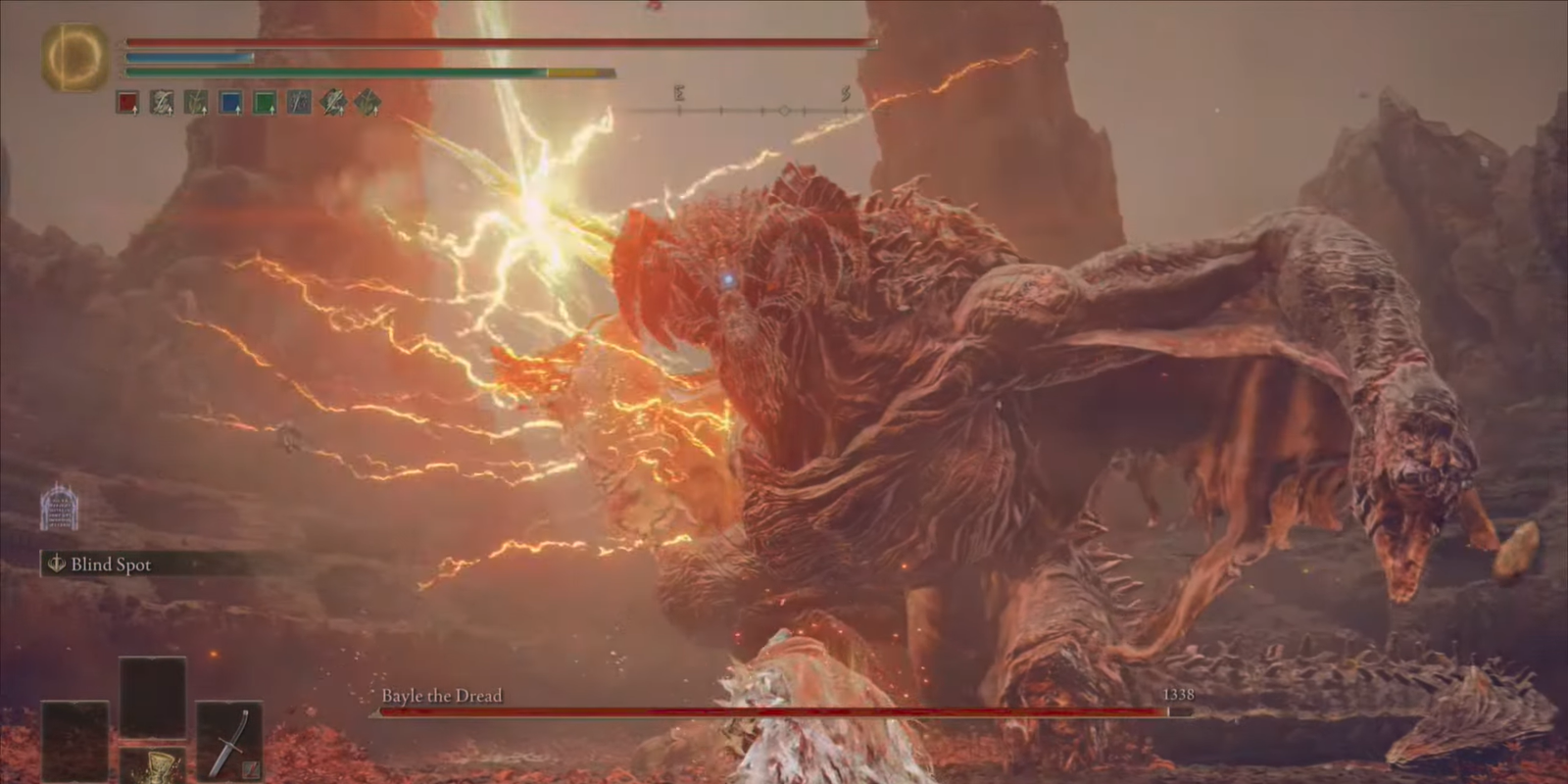Click the lightning-strike buff square icon
Image resolution: width=1568 pixels, height=784 pixels.
click(300, 102)
